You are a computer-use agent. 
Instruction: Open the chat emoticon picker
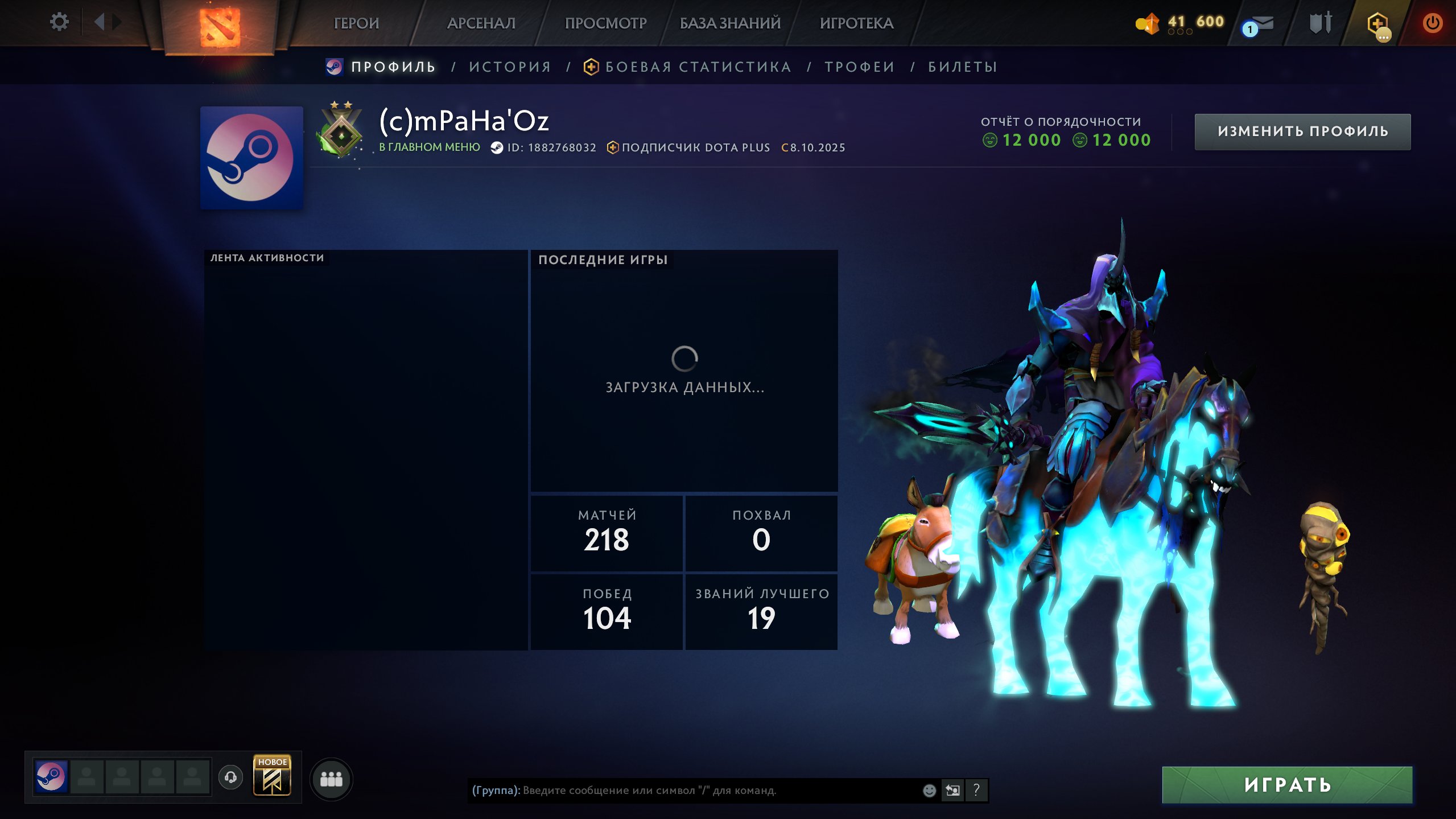point(929,790)
